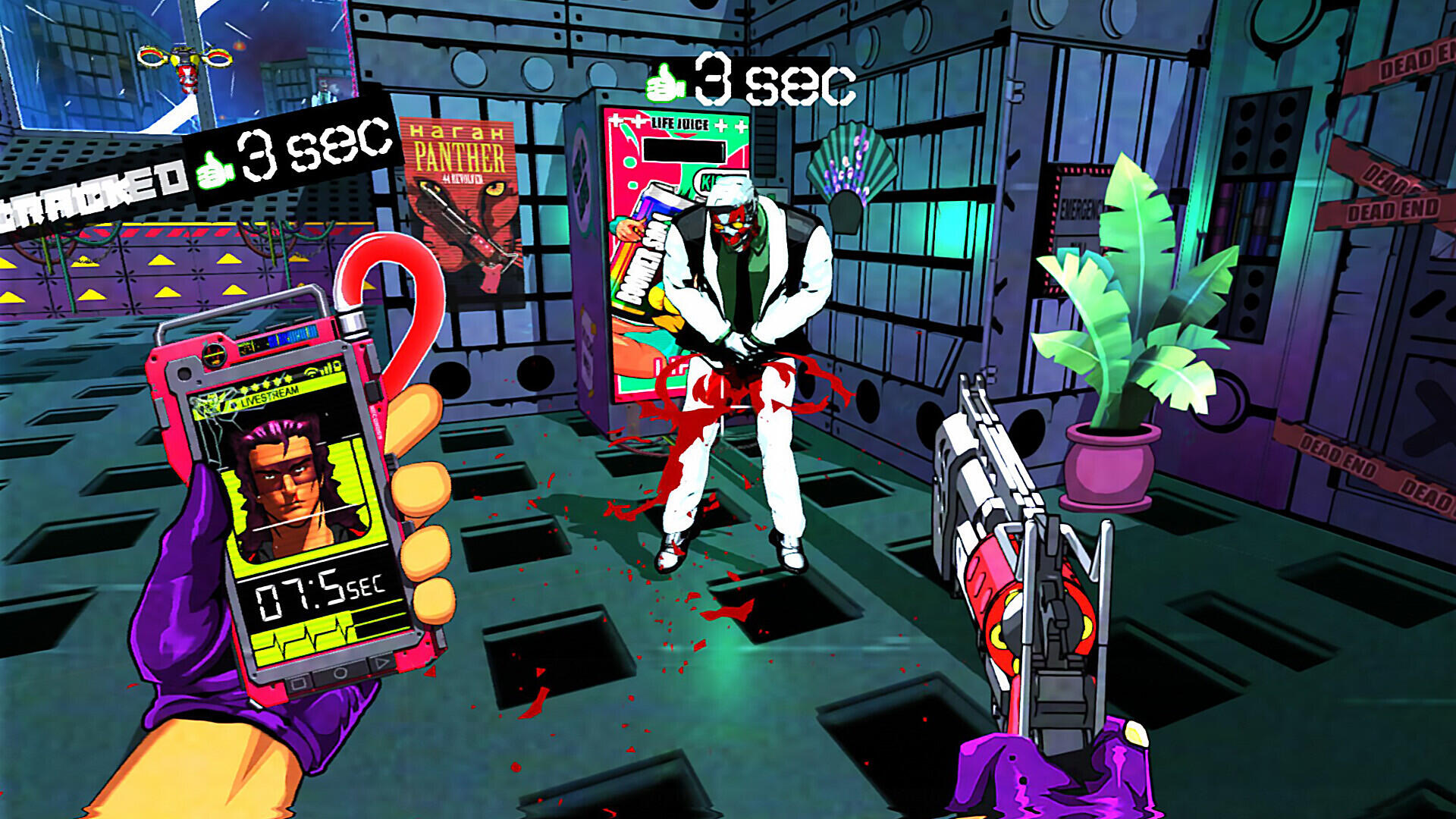Select the LIVESTREAM header tab on the phone
Screen dimensions: 1456x819
(x=270, y=396)
